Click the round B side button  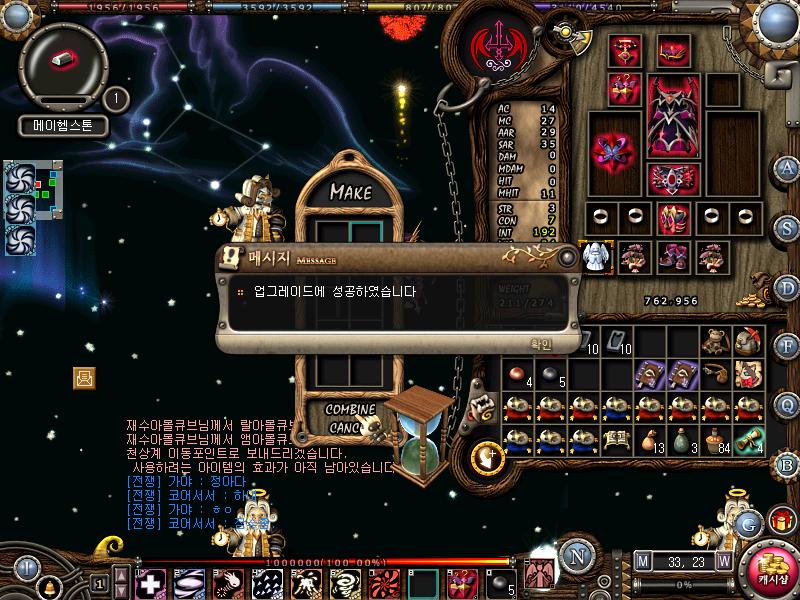click(x=788, y=464)
